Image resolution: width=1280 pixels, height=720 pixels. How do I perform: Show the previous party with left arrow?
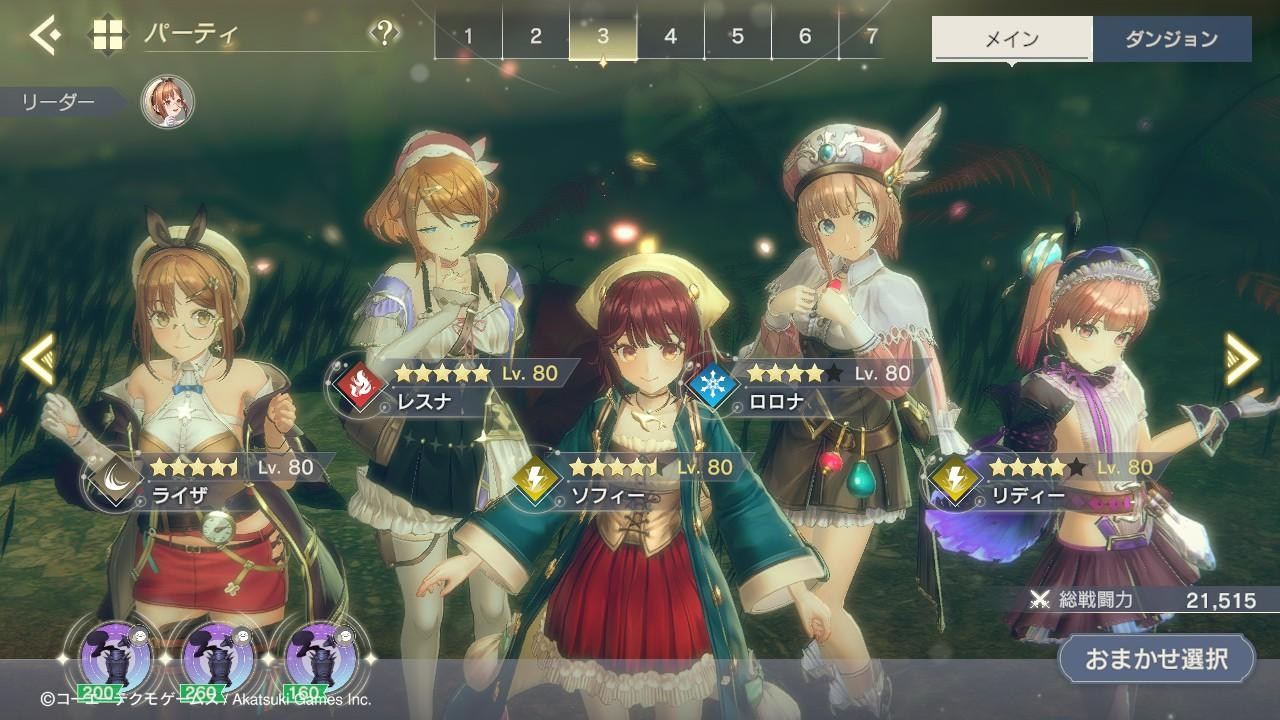point(37,360)
